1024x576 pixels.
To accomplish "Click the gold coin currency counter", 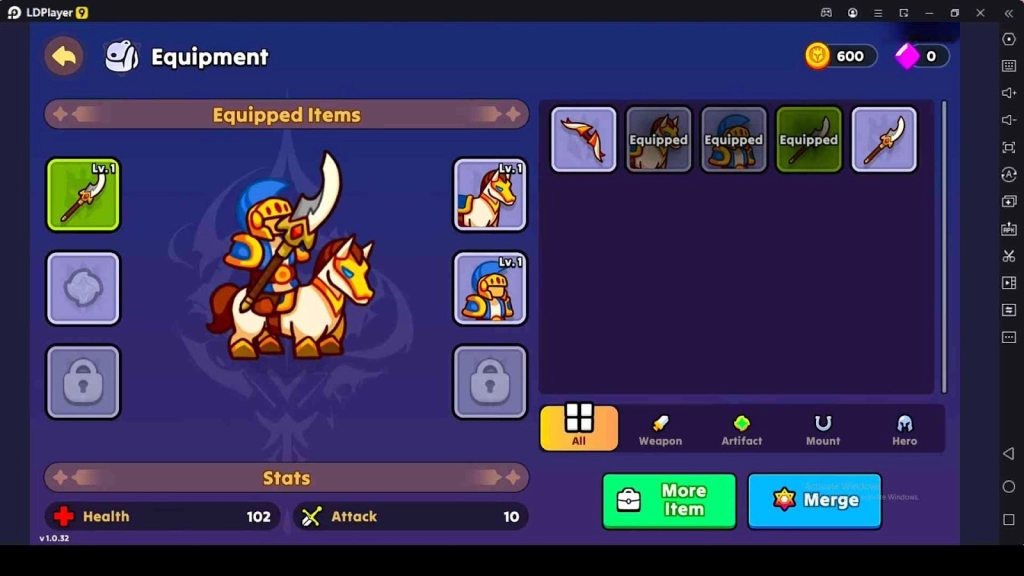I will 841,56.
